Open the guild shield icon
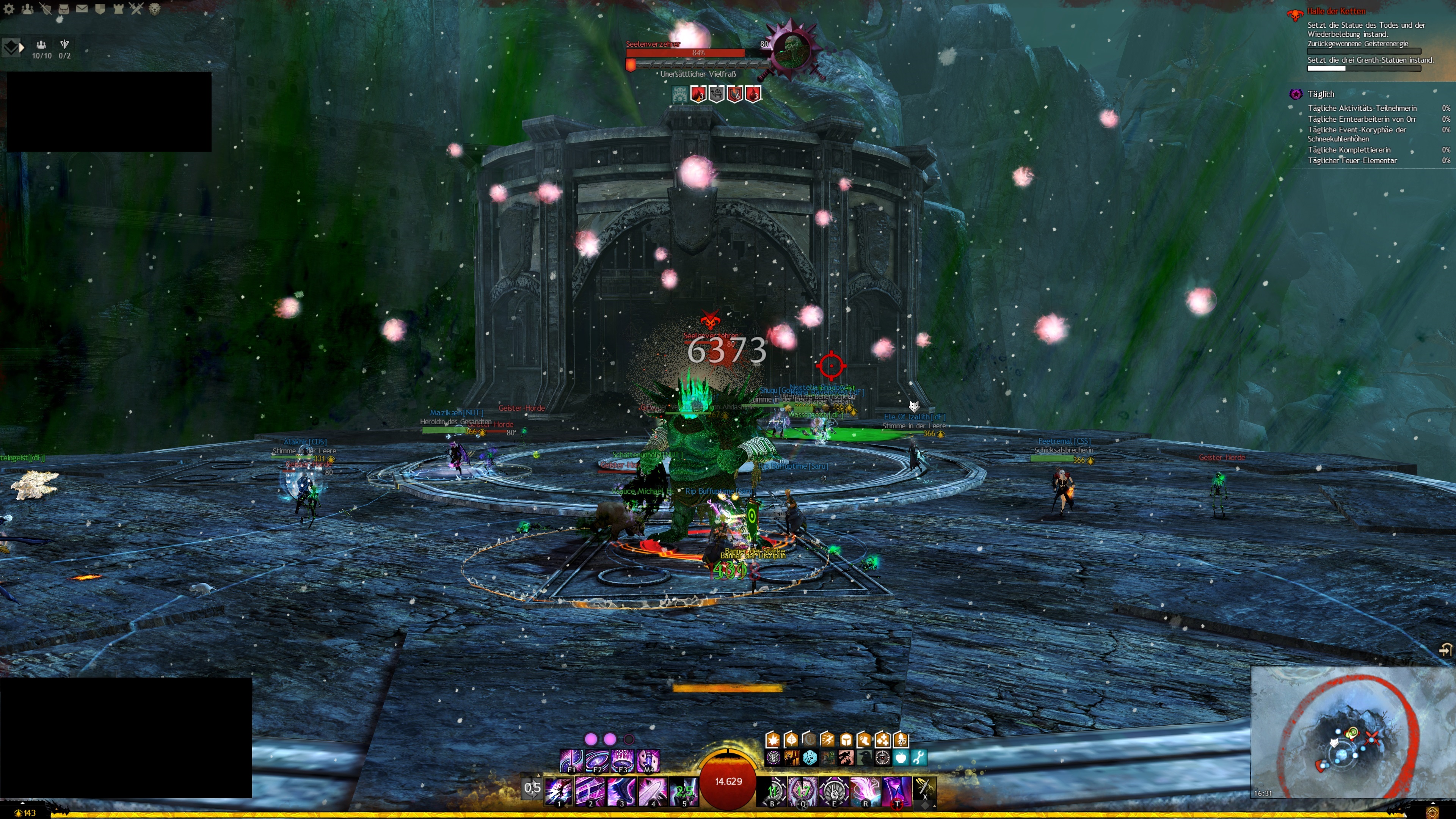The height and width of the screenshot is (819, 1456). 100,8
